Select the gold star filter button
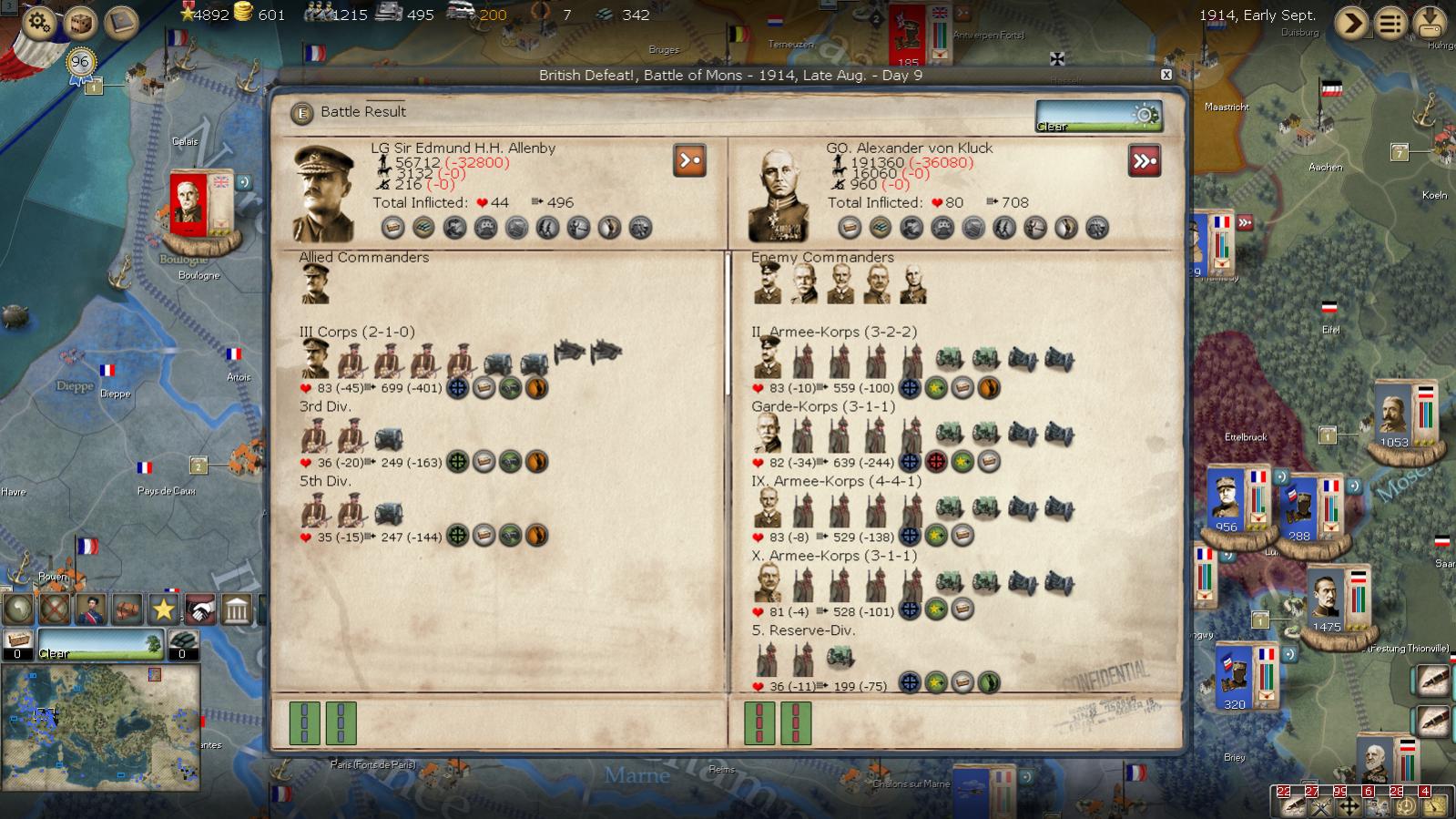The height and width of the screenshot is (819, 1456). point(164,609)
